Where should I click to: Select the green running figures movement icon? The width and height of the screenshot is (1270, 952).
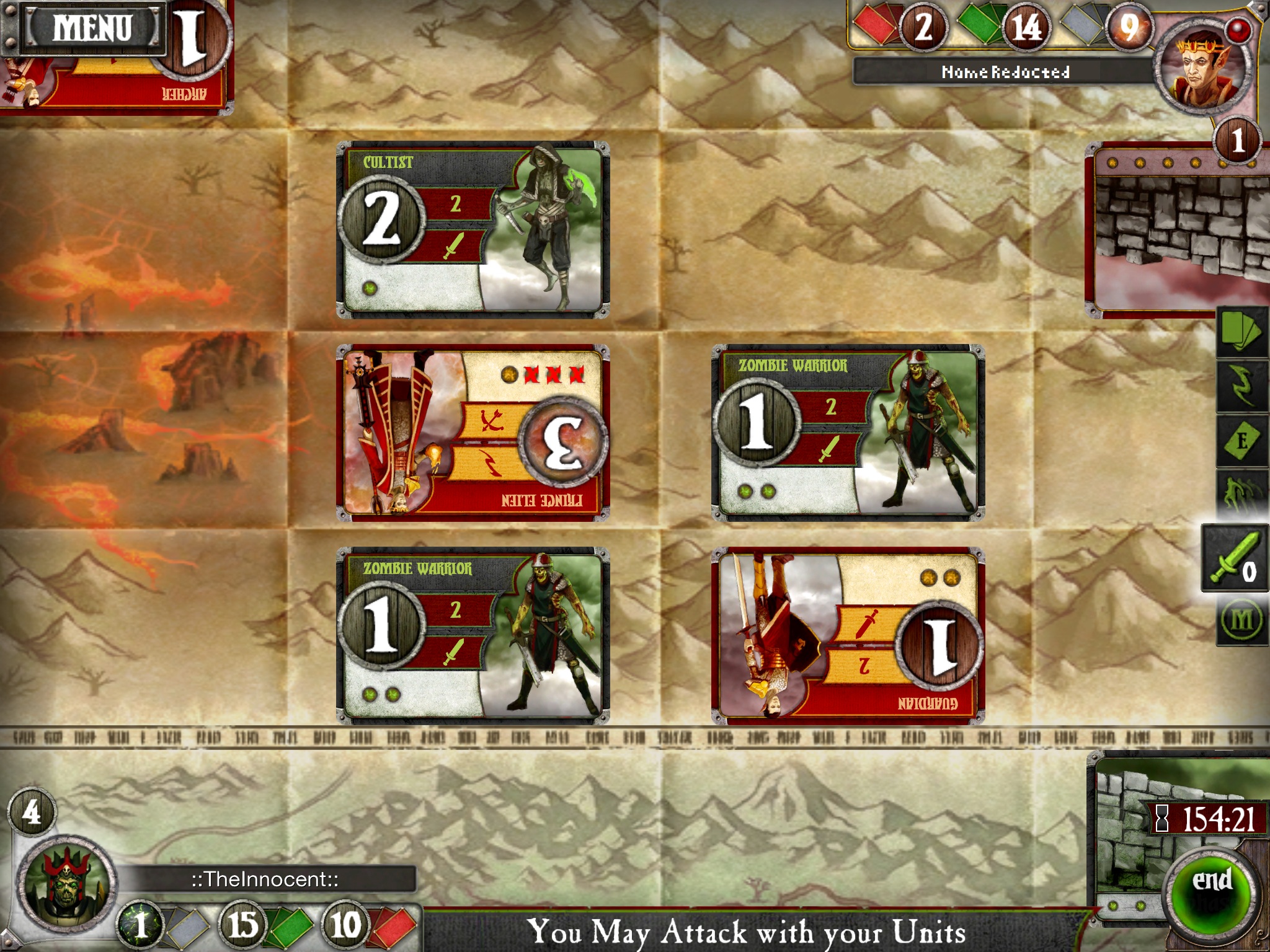pyautogui.click(x=1242, y=494)
